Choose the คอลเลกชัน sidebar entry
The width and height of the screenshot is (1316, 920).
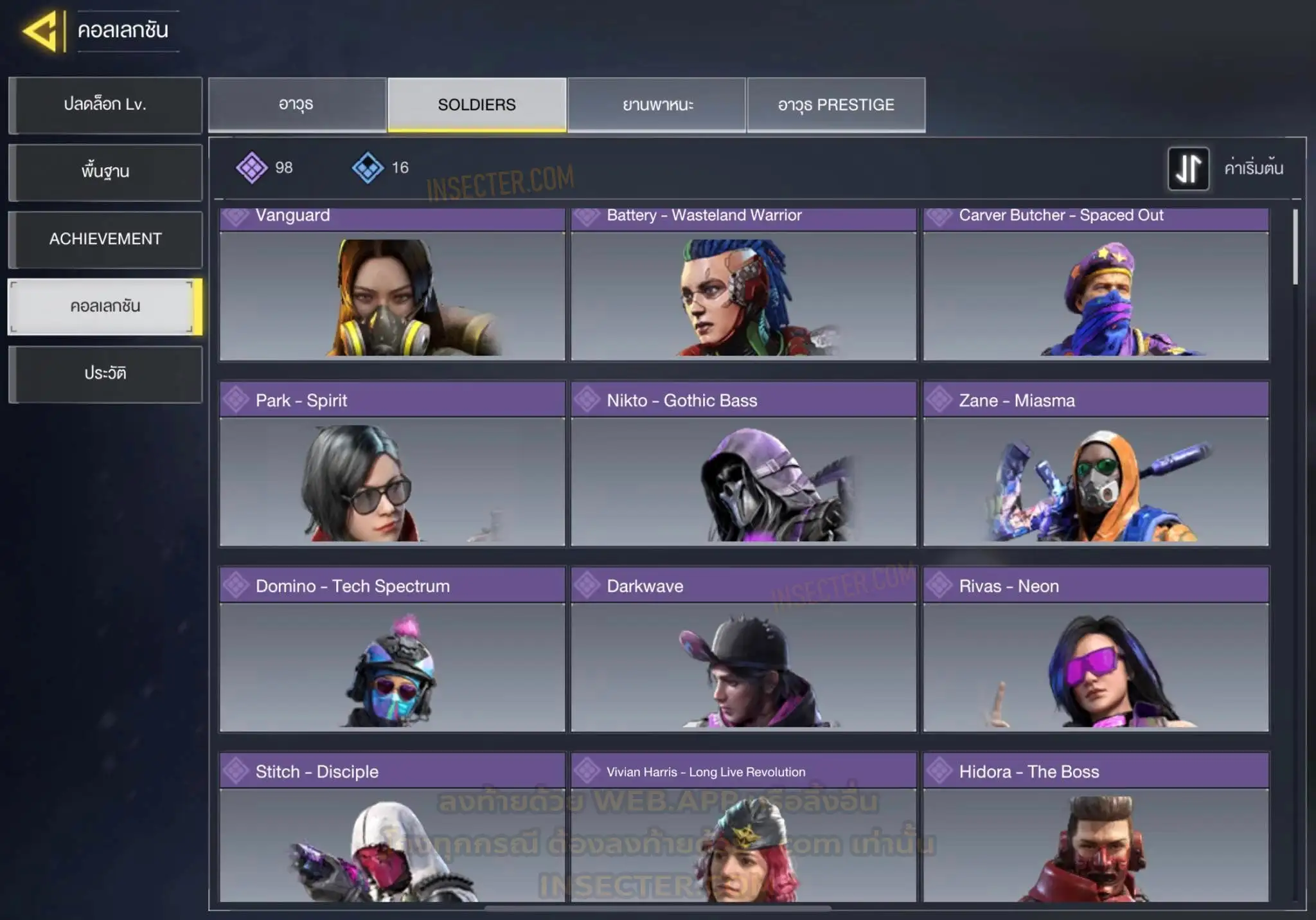105,306
